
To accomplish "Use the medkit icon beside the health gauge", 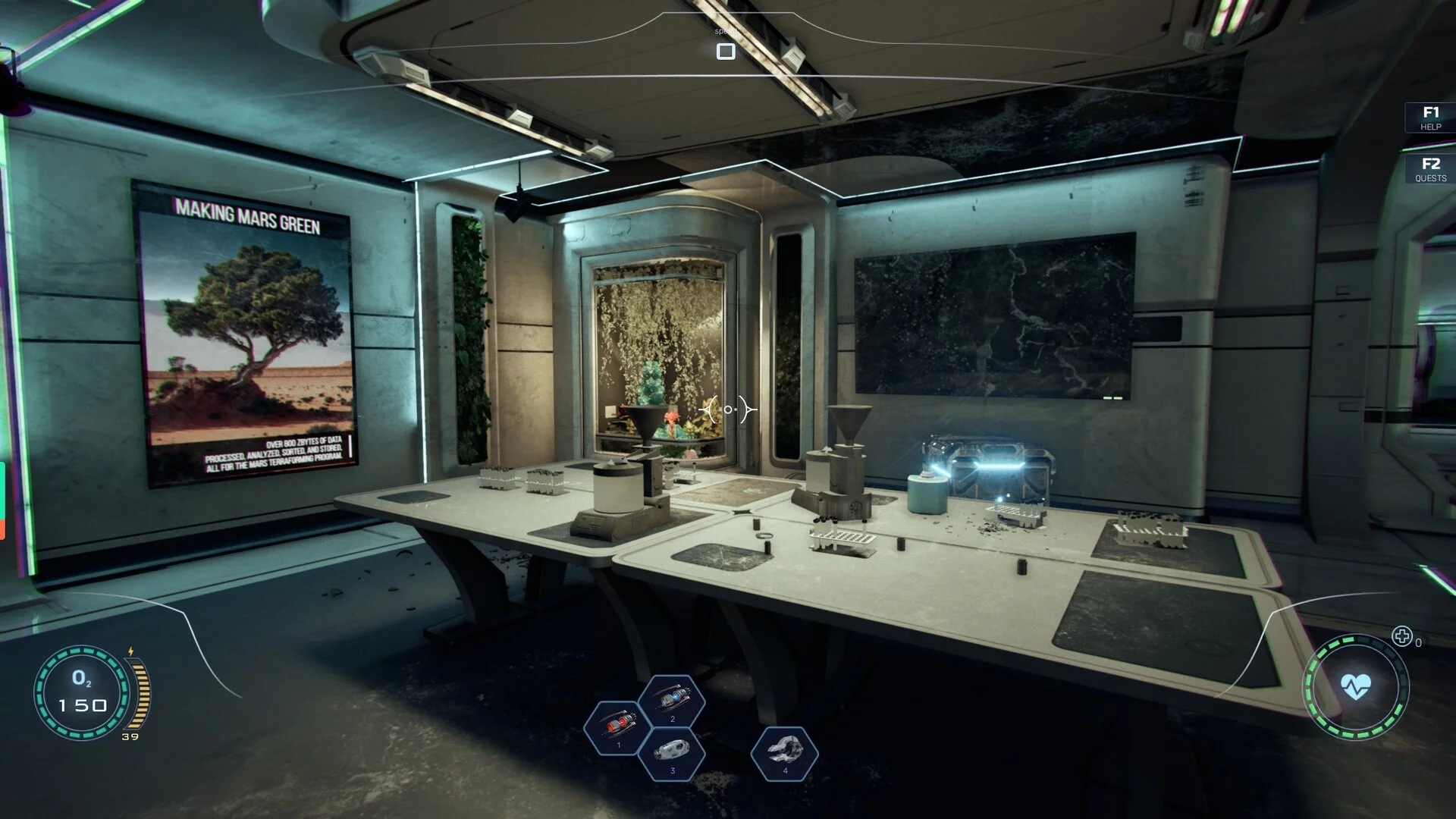I will 1402,636.
